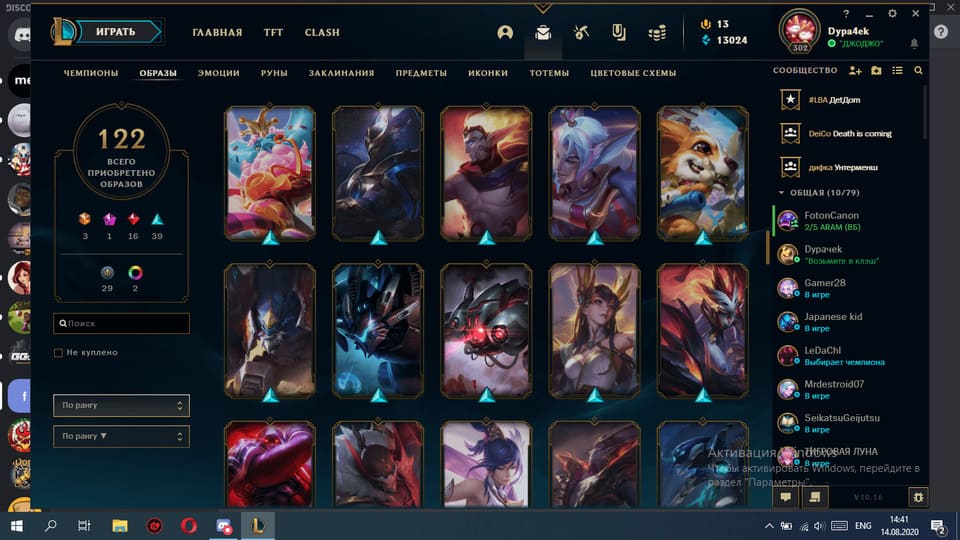960x540 pixels.
Task: Toggle the Не куплено checkbox
Action: (59, 353)
